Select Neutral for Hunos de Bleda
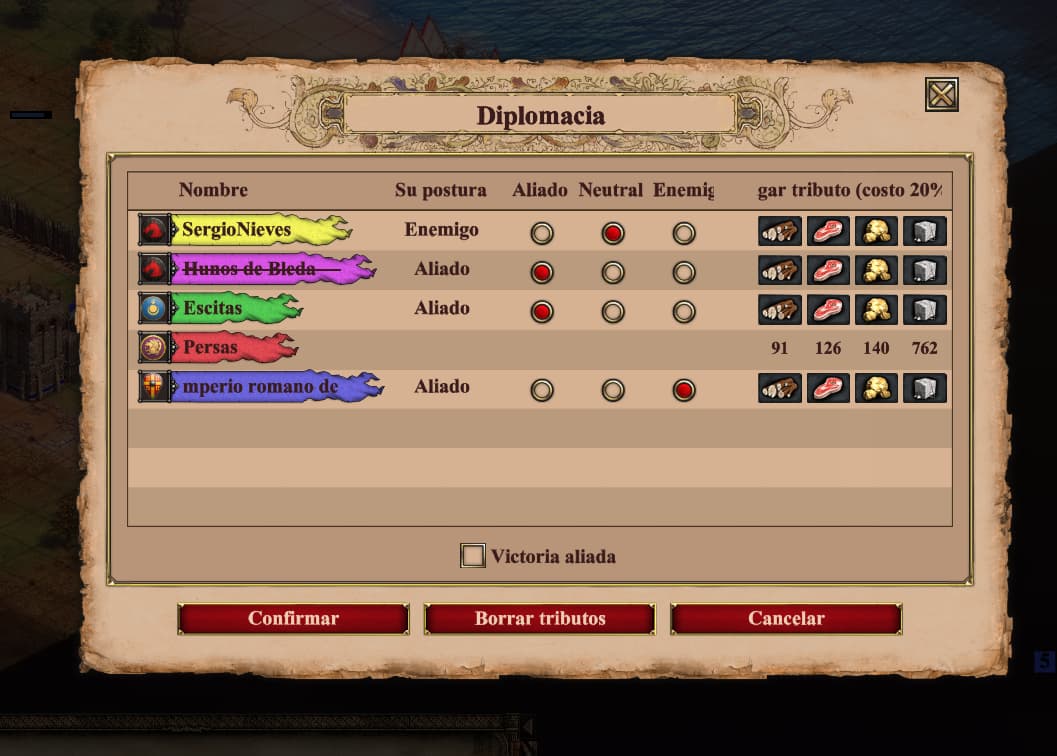Screen dimensions: 1057x756 coord(613,272)
